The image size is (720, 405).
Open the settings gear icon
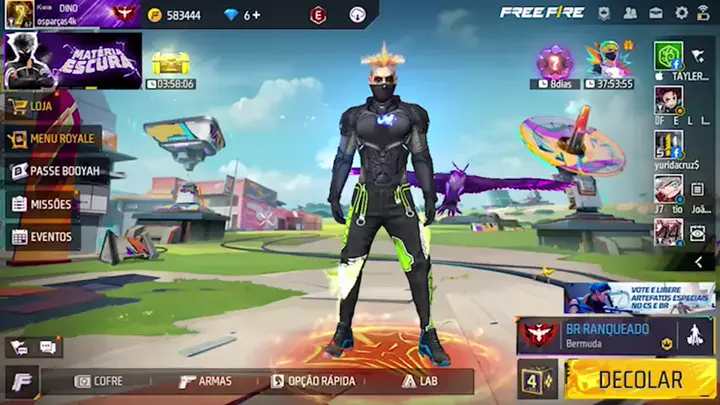point(682,13)
